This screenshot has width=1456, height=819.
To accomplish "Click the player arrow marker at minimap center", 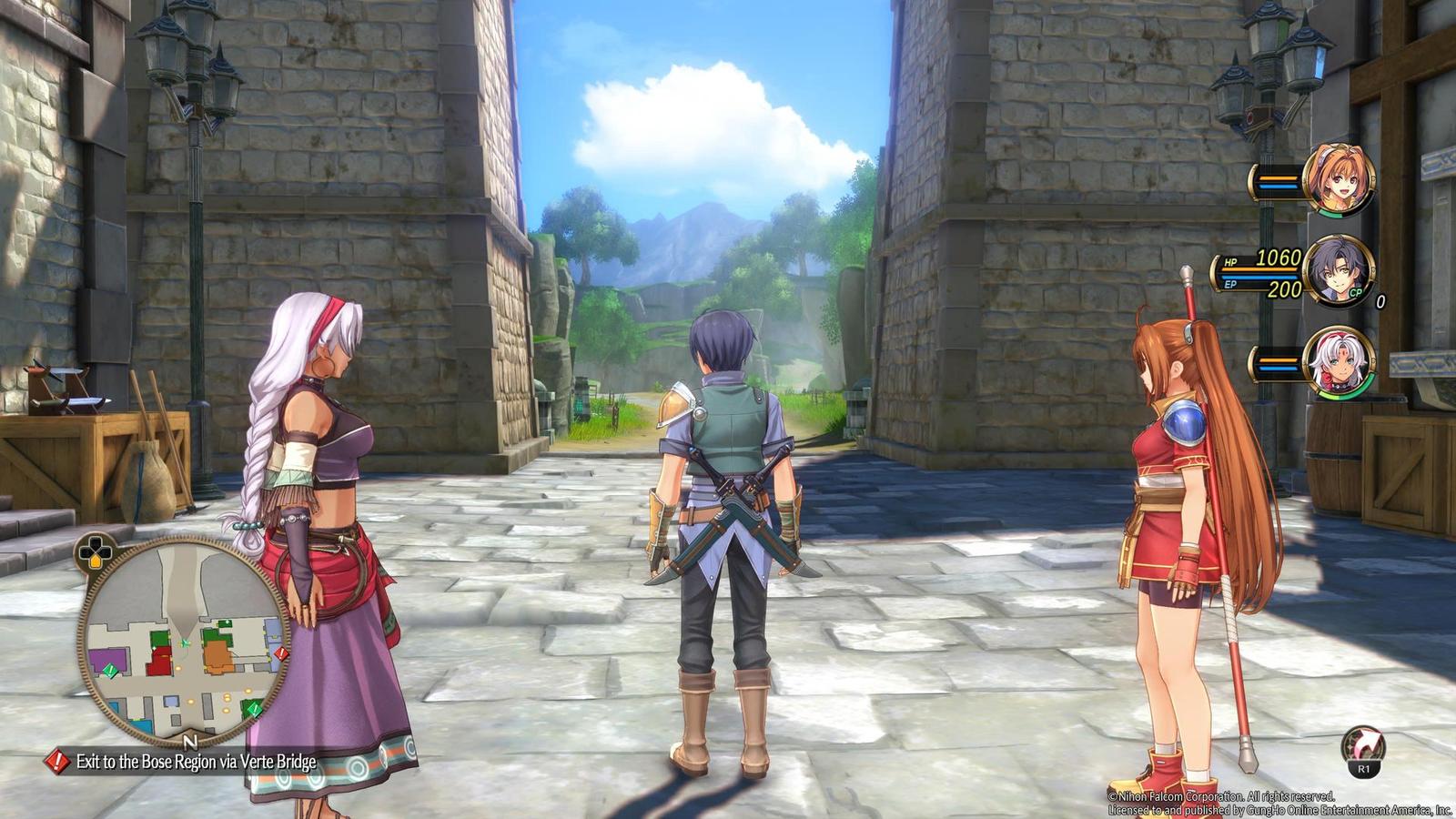I will (185, 642).
